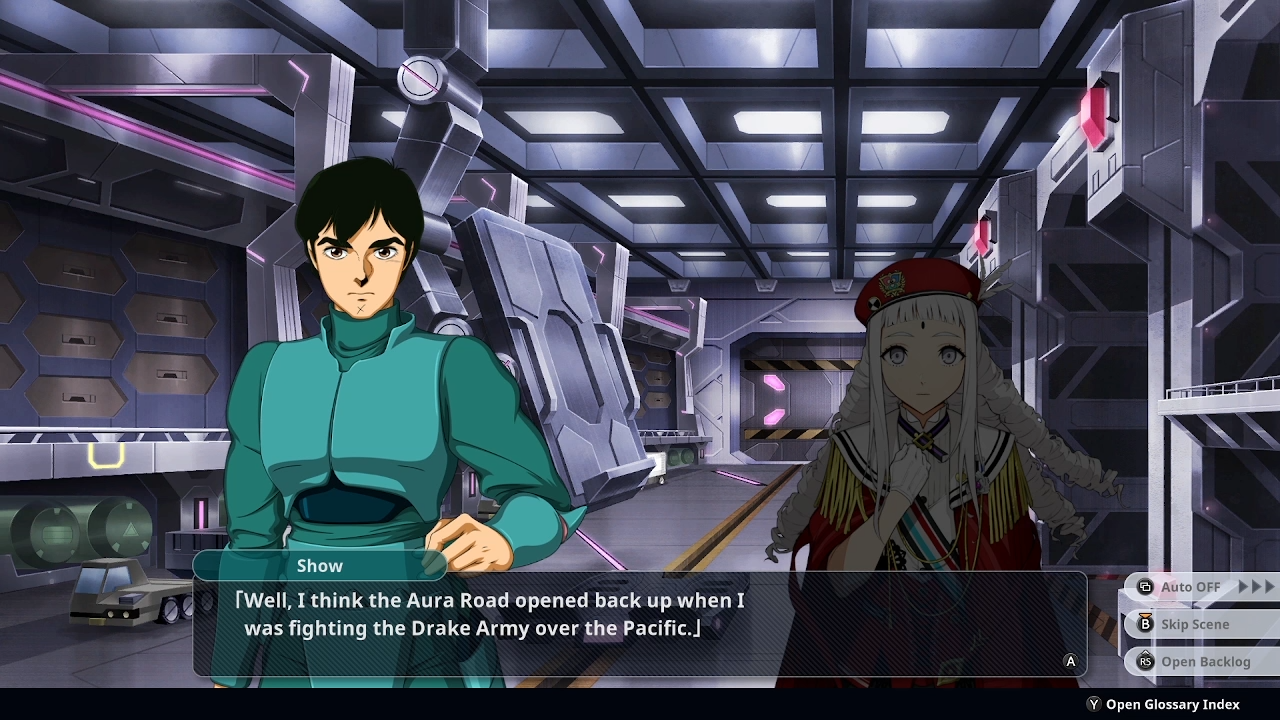Open Backlog of past dialogue
Screen dimensions: 1280x720
point(1204,661)
